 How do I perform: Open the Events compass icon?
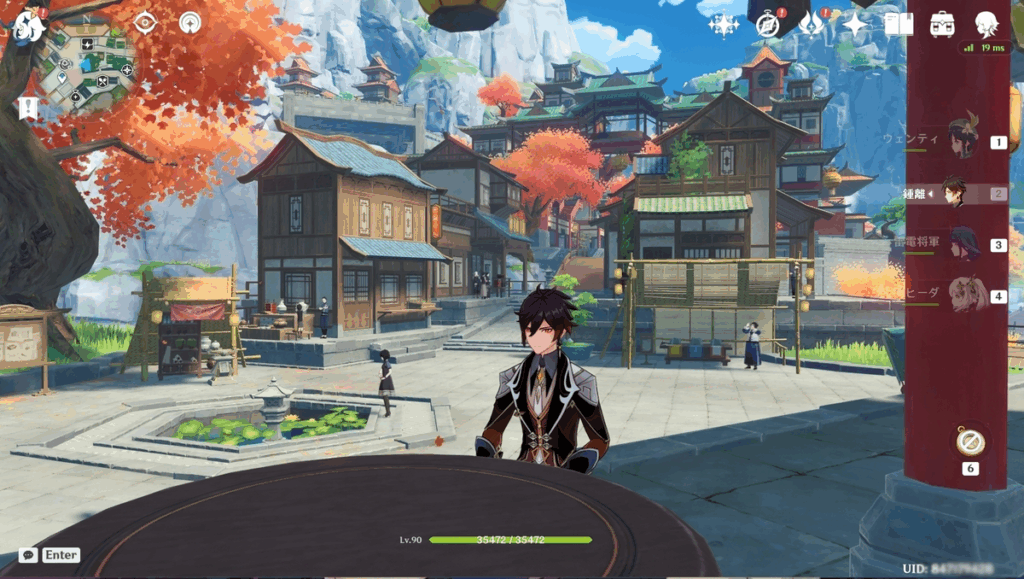click(x=768, y=24)
